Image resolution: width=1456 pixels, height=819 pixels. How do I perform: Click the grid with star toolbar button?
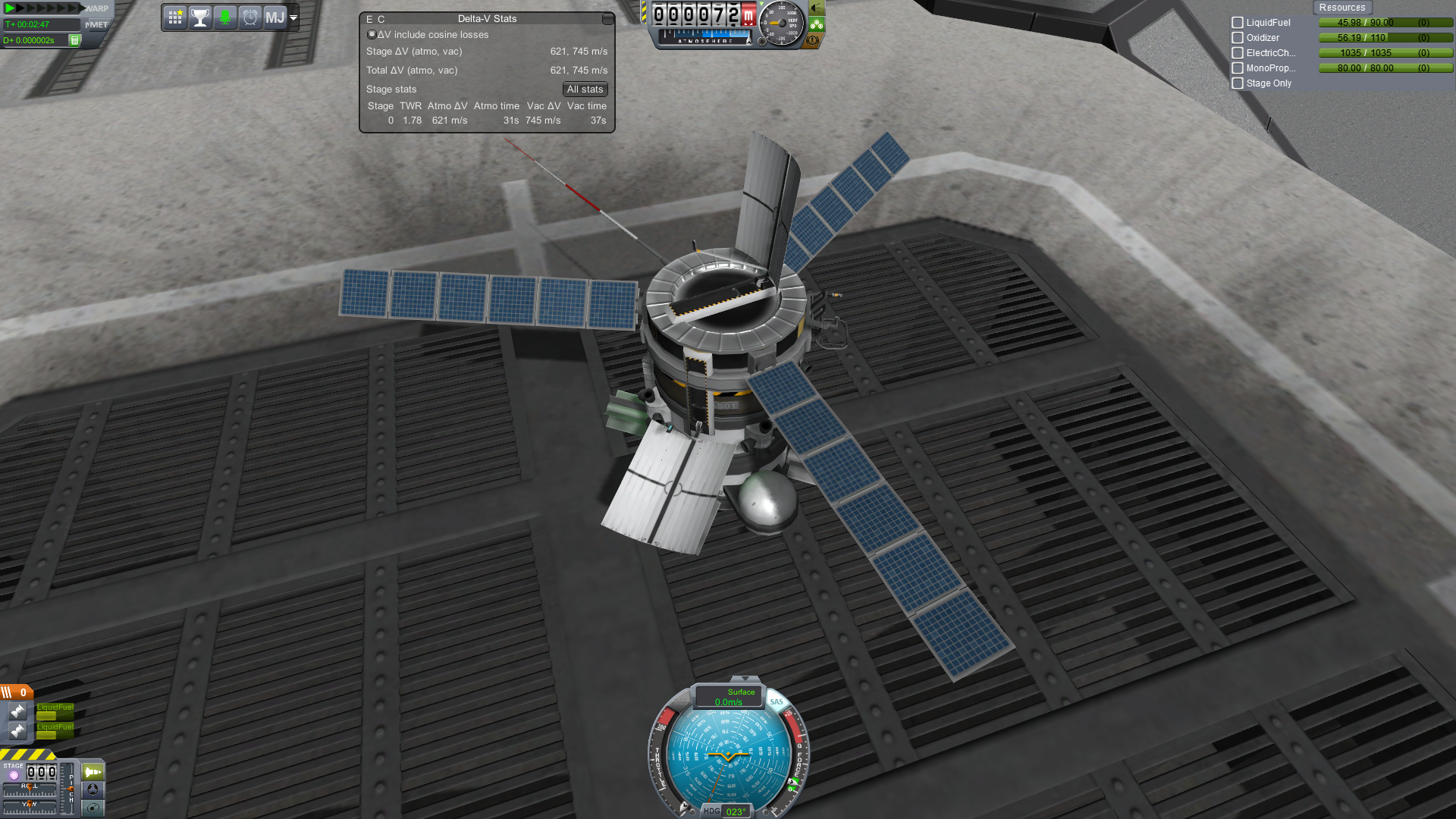(175, 17)
